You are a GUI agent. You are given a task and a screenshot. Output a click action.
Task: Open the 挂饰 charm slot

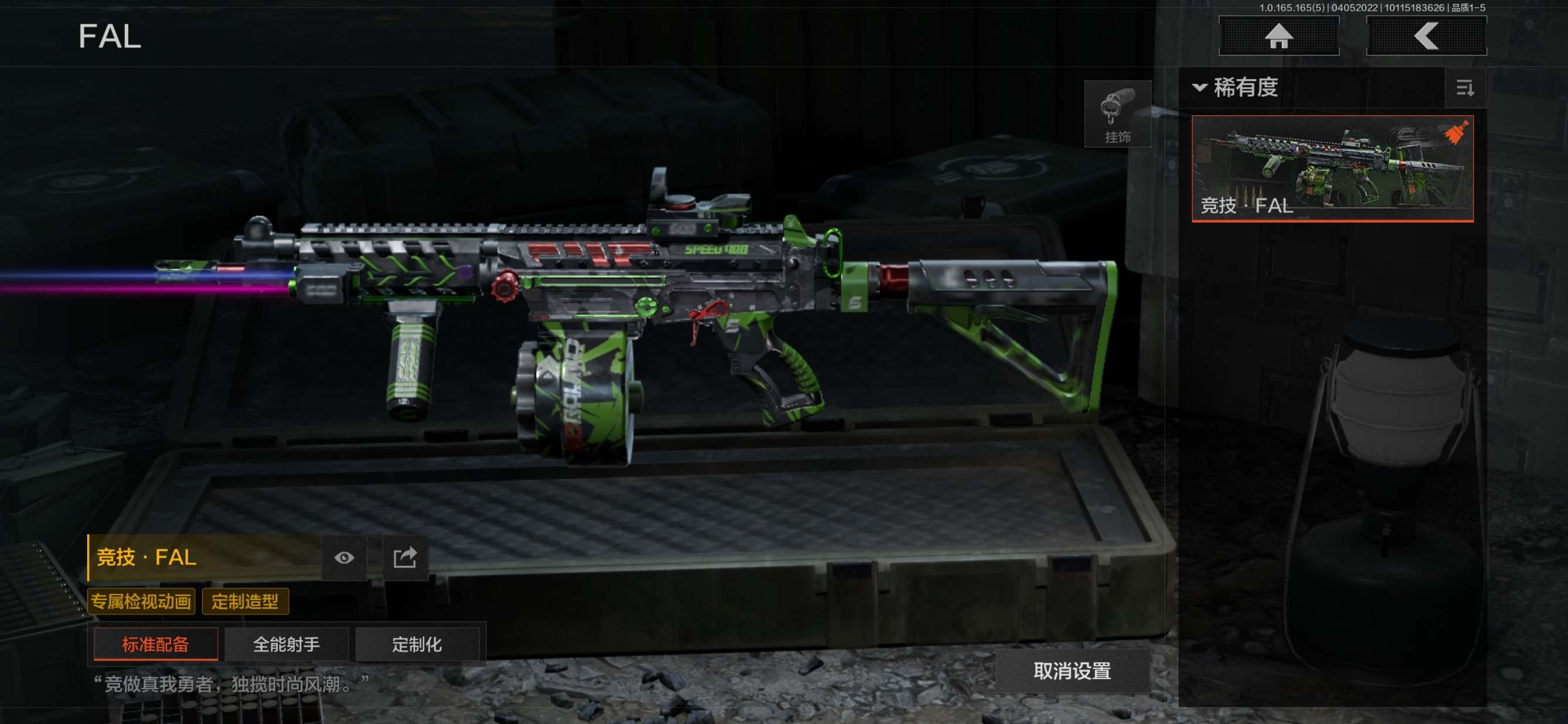[x=1117, y=114]
